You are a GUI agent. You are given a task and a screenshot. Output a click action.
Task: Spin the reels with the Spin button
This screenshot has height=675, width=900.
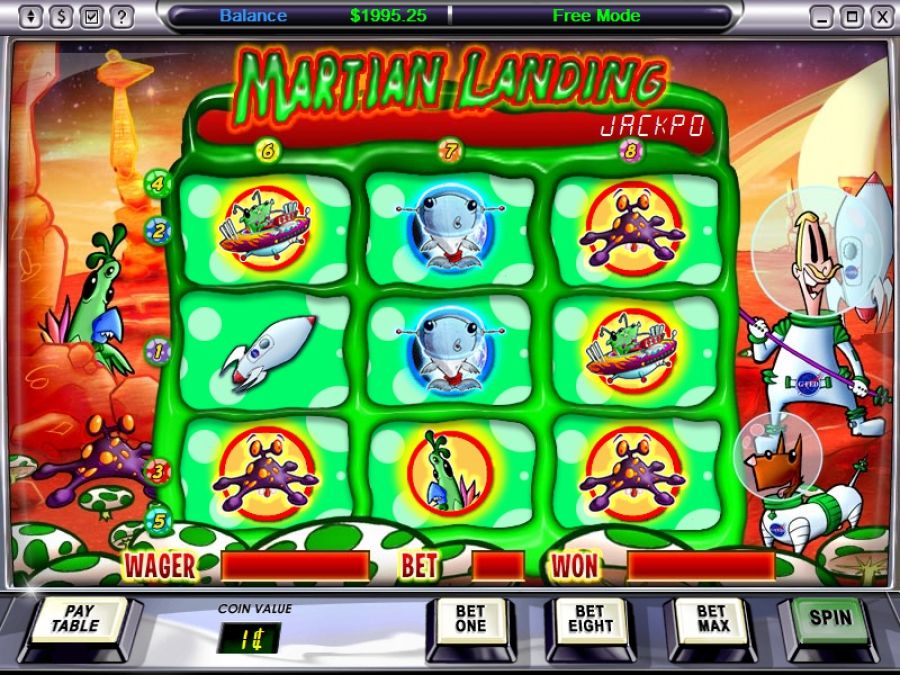click(829, 617)
